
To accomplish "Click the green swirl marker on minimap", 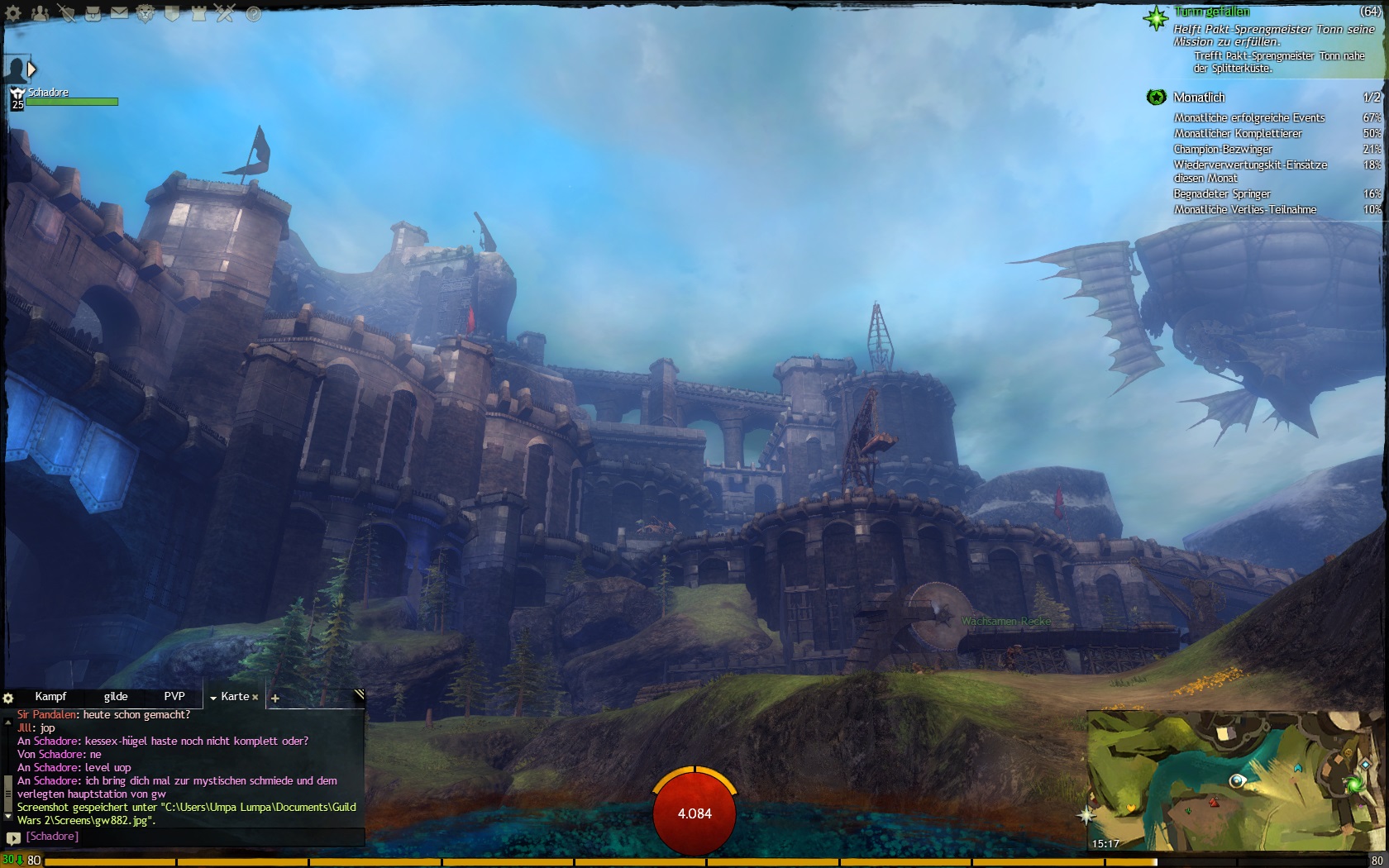I will point(1354,783).
